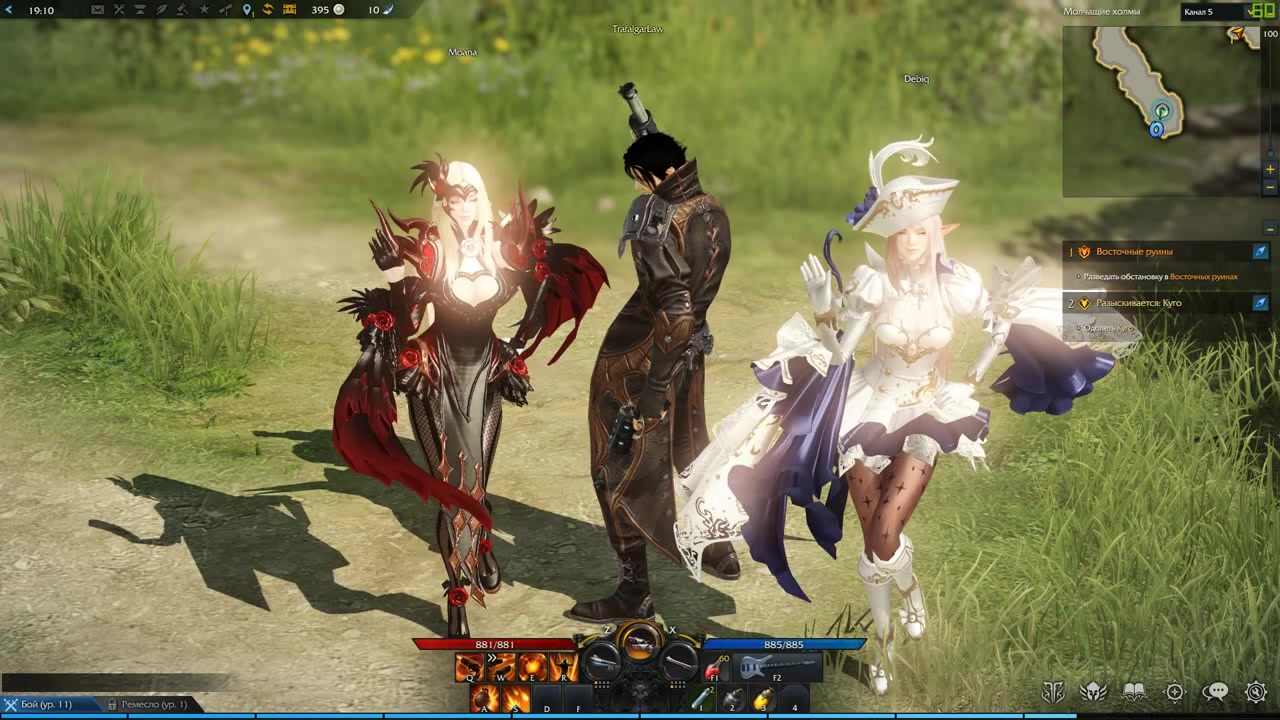
Task: Select the fiery Q skill in the skill bar
Action: [x=468, y=668]
